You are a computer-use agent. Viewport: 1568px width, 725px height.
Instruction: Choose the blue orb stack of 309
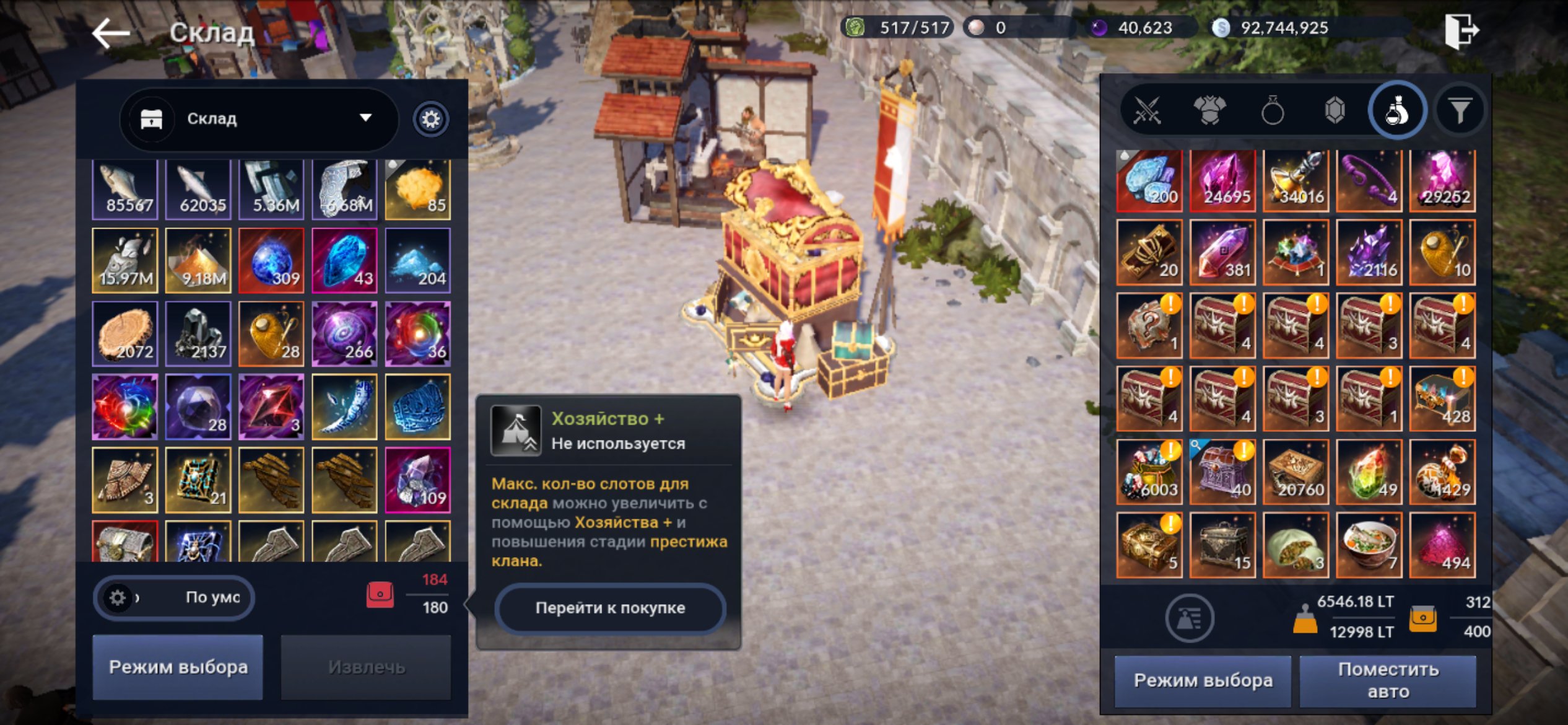[271, 261]
